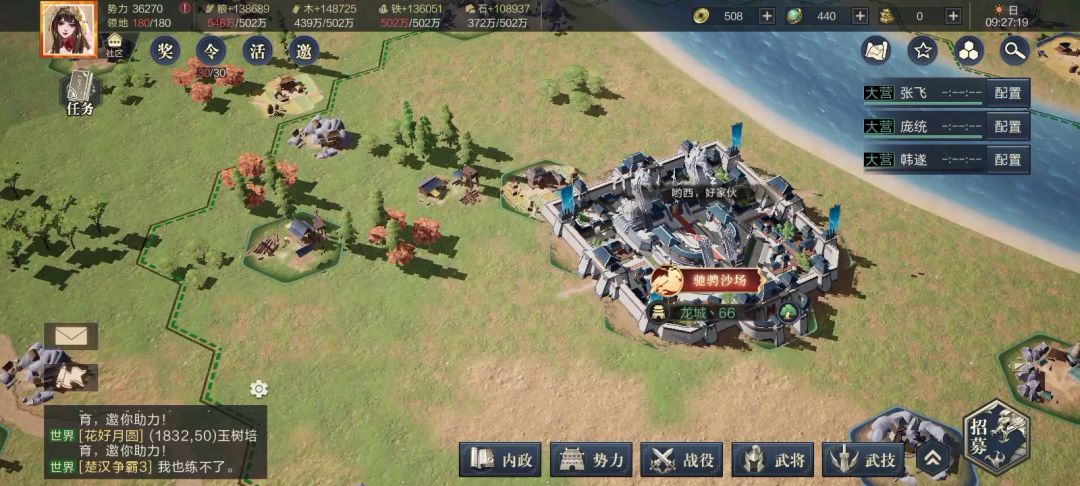Enter the 战役 campaign menu
This screenshot has width=1080, height=486.
684,460
